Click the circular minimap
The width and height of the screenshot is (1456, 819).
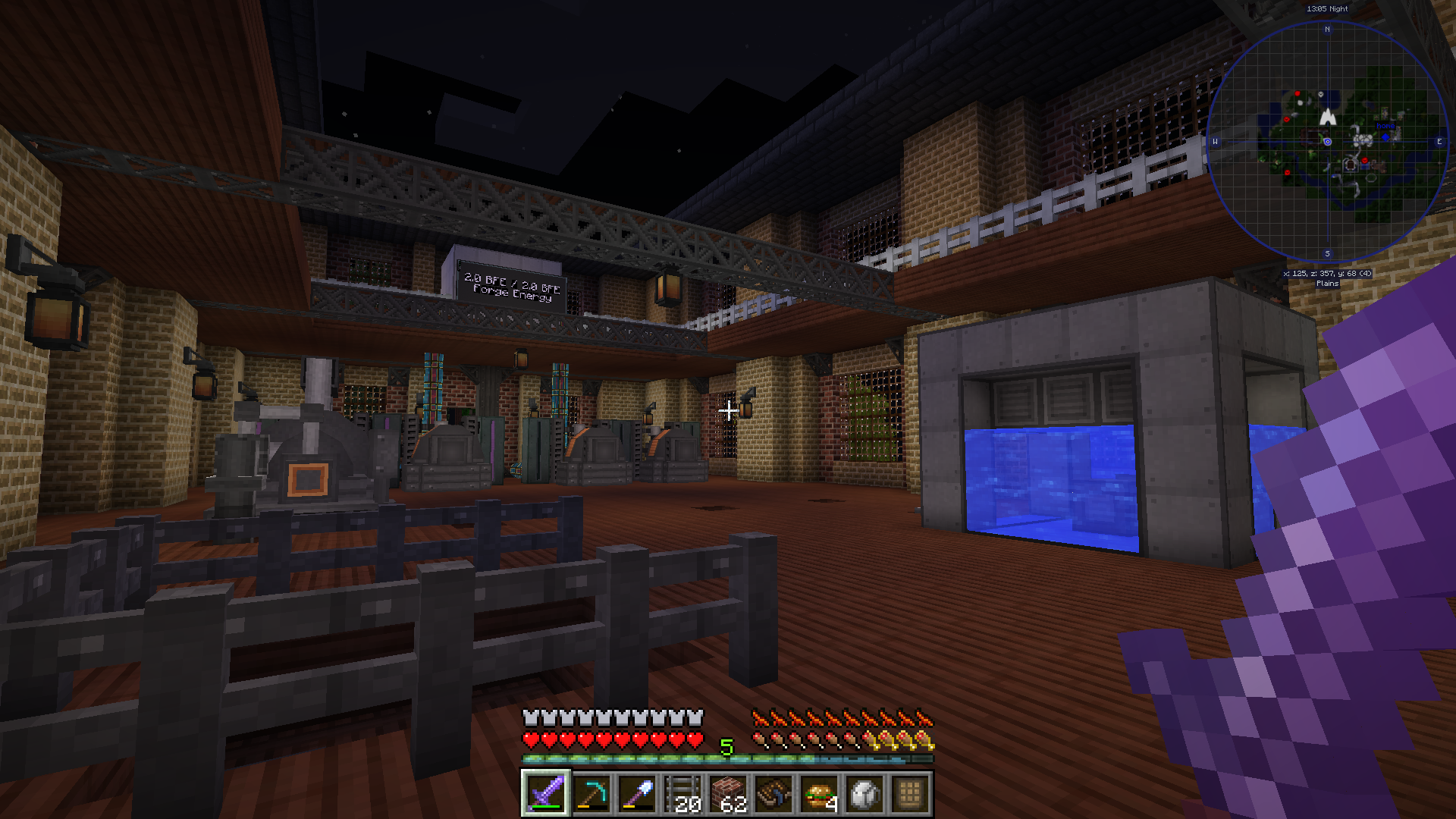(1327, 142)
